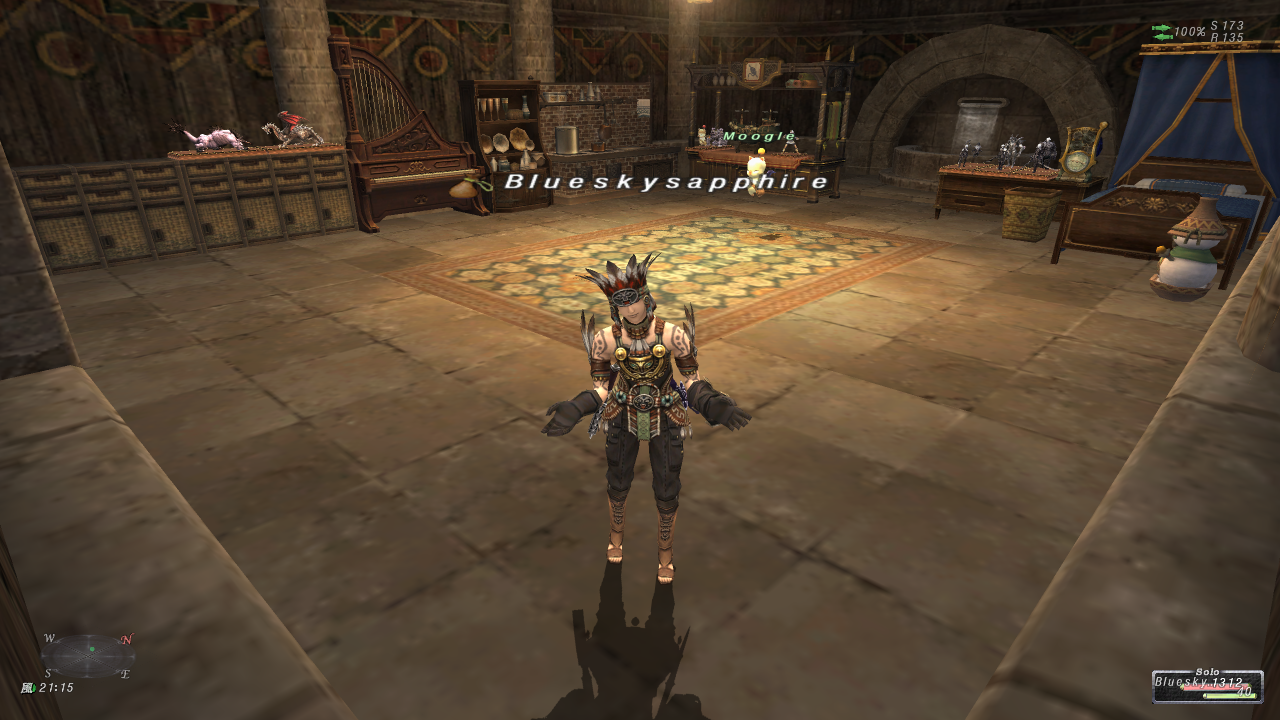Click the compass in the corner
The width and height of the screenshot is (1280, 720).
pyautogui.click(x=88, y=655)
